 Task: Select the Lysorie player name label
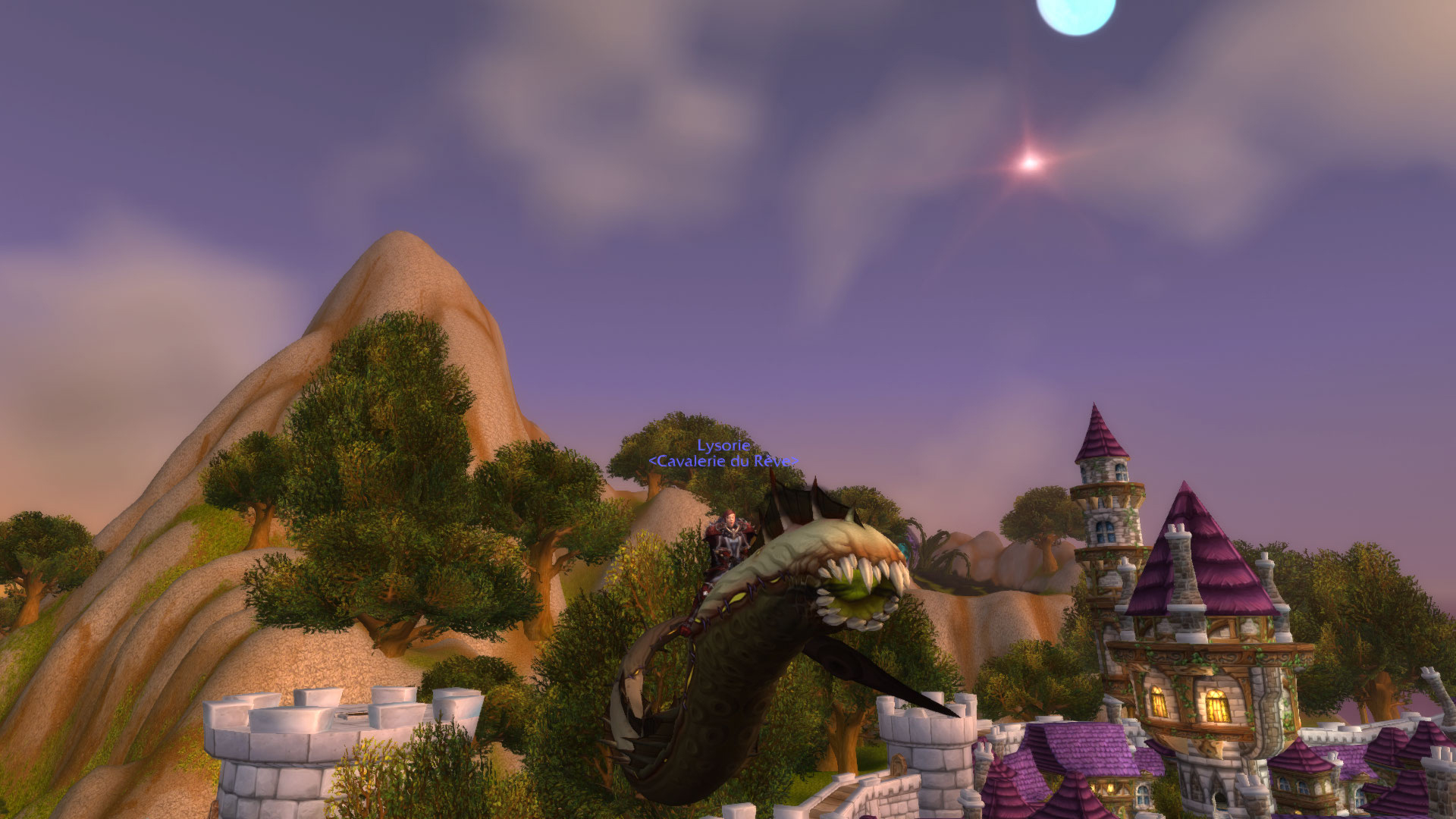(723, 446)
